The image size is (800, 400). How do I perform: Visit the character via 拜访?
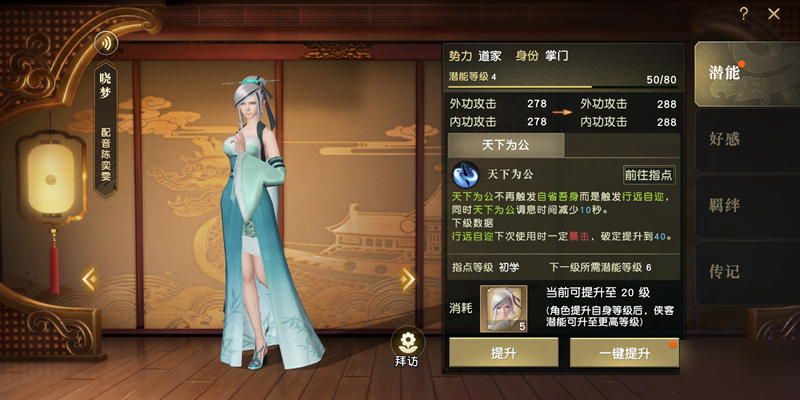click(x=407, y=347)
